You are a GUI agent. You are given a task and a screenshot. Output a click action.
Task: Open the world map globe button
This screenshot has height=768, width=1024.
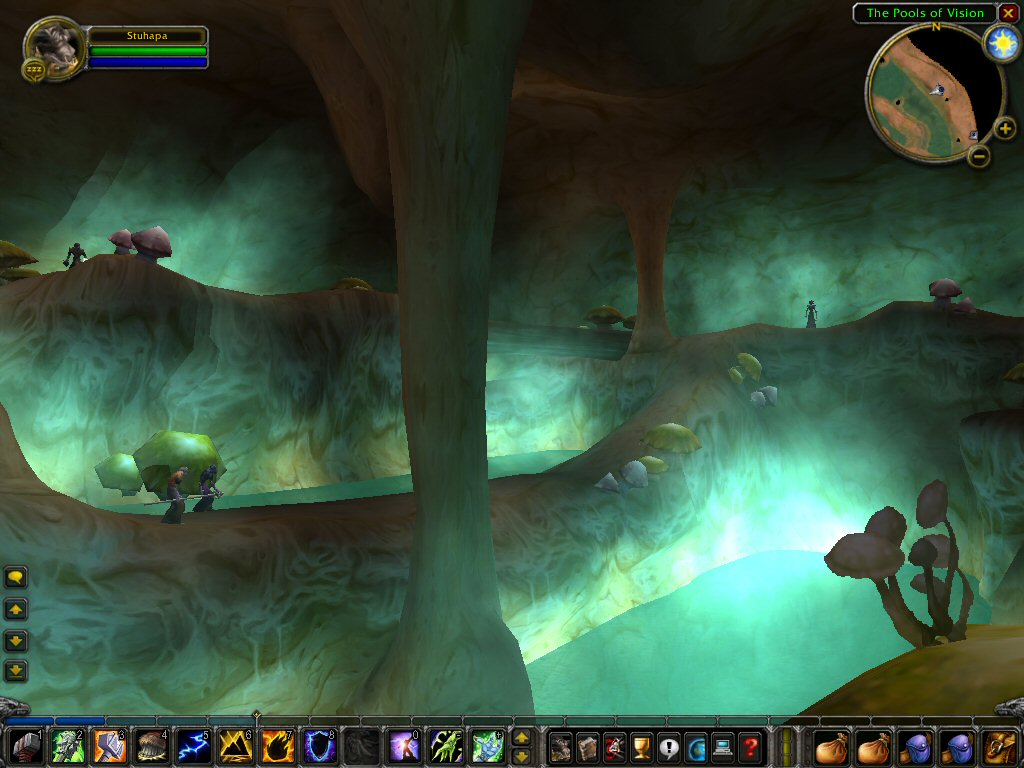pos(696,747)
